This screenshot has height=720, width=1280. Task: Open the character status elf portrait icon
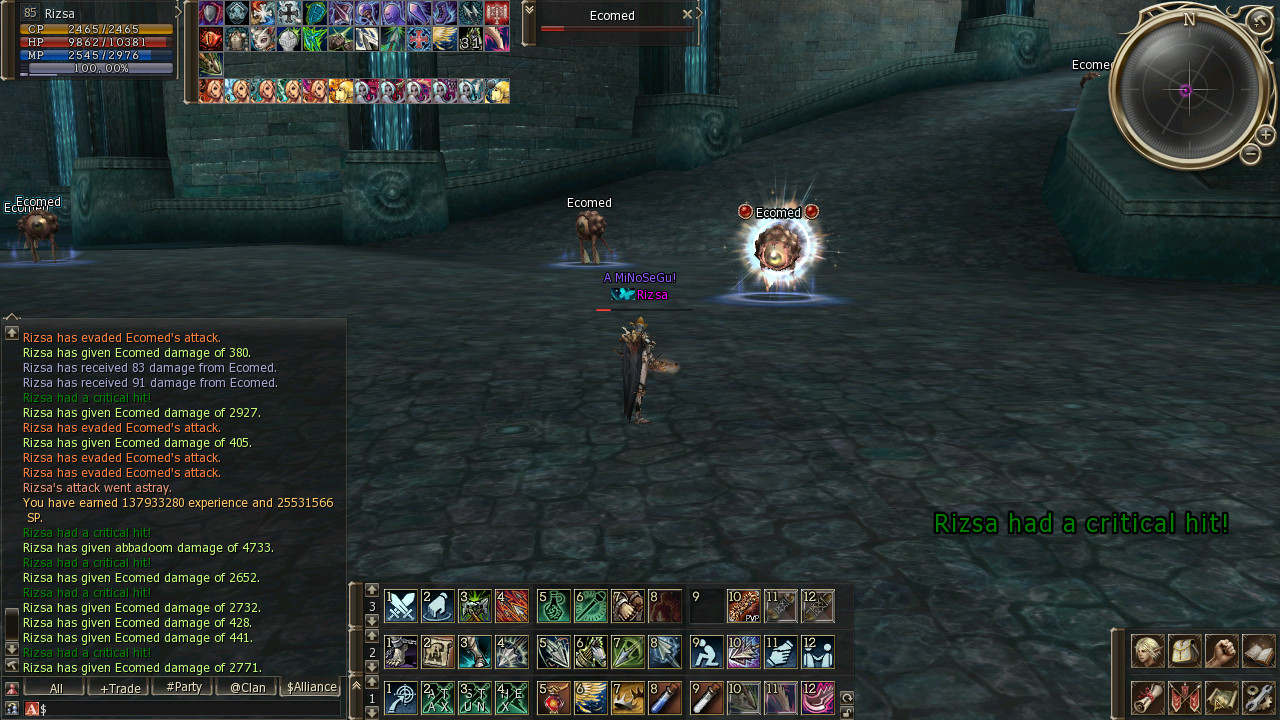click(x=1147, y=651)
